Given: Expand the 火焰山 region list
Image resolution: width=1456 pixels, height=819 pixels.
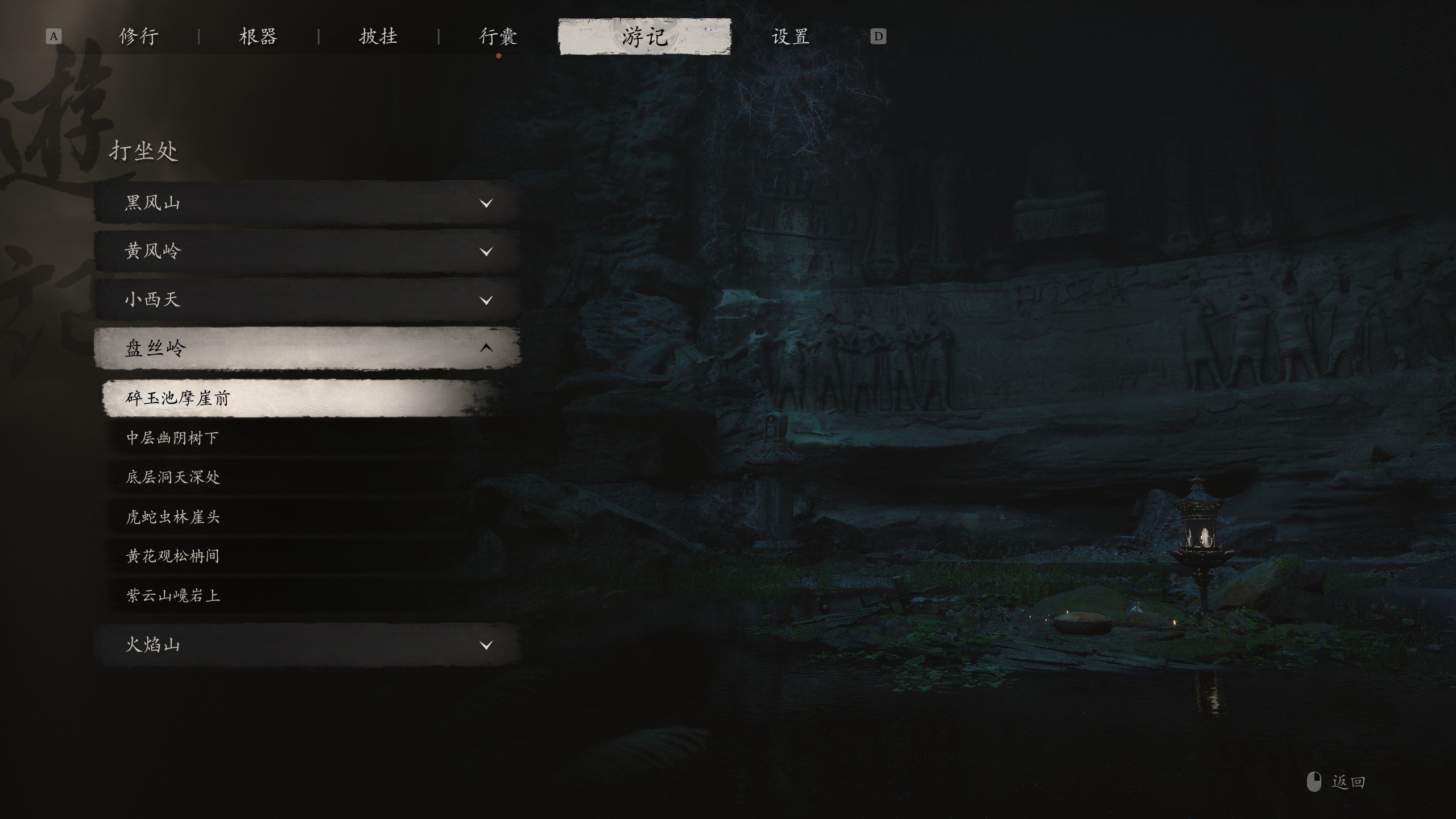Looking at the screenshot, I should click(x=307, y=645).
